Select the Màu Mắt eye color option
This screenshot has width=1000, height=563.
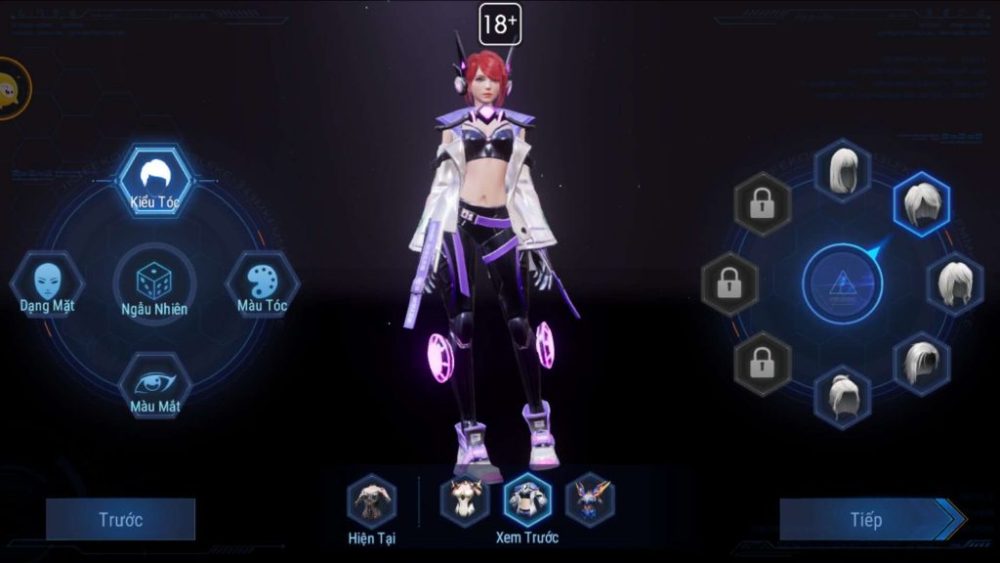154,385
